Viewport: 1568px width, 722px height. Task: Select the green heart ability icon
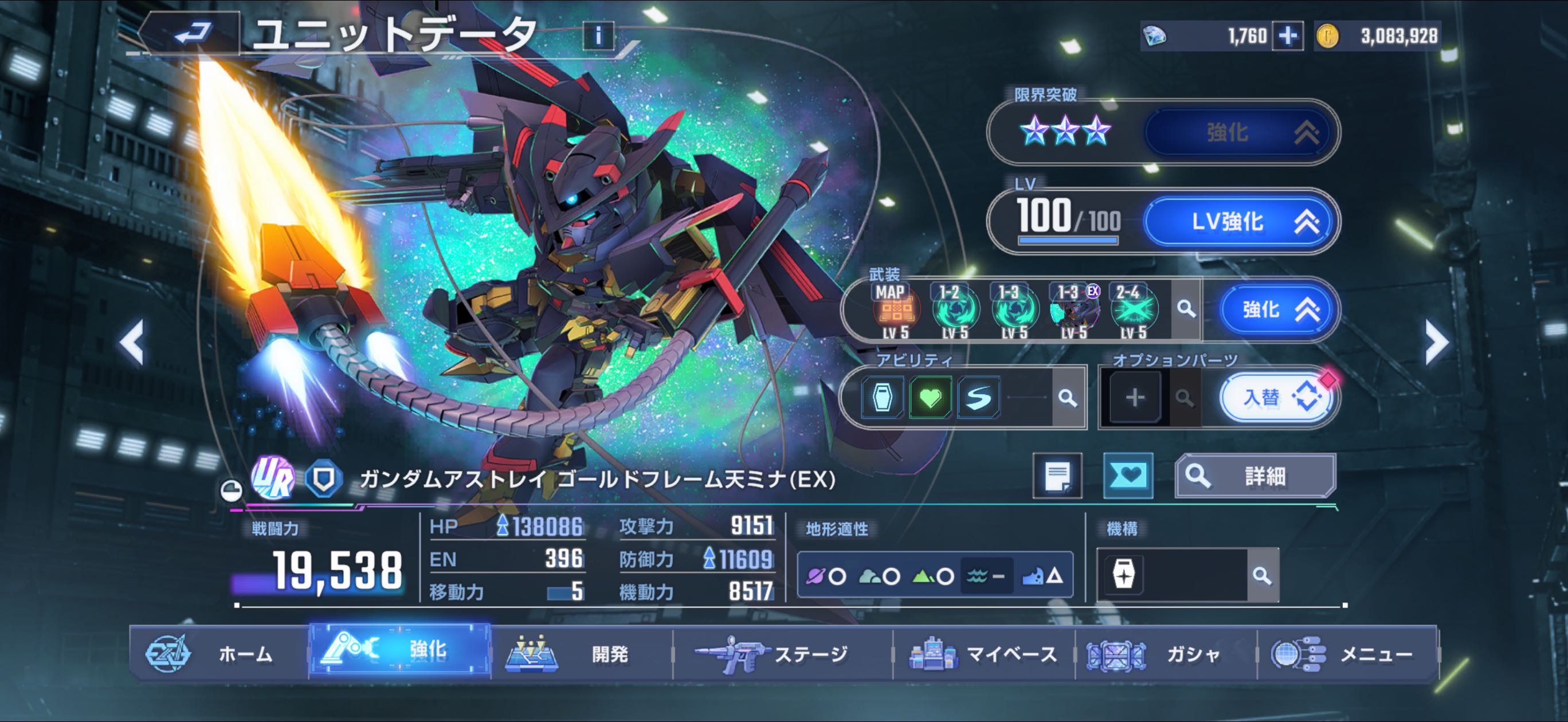930,398
